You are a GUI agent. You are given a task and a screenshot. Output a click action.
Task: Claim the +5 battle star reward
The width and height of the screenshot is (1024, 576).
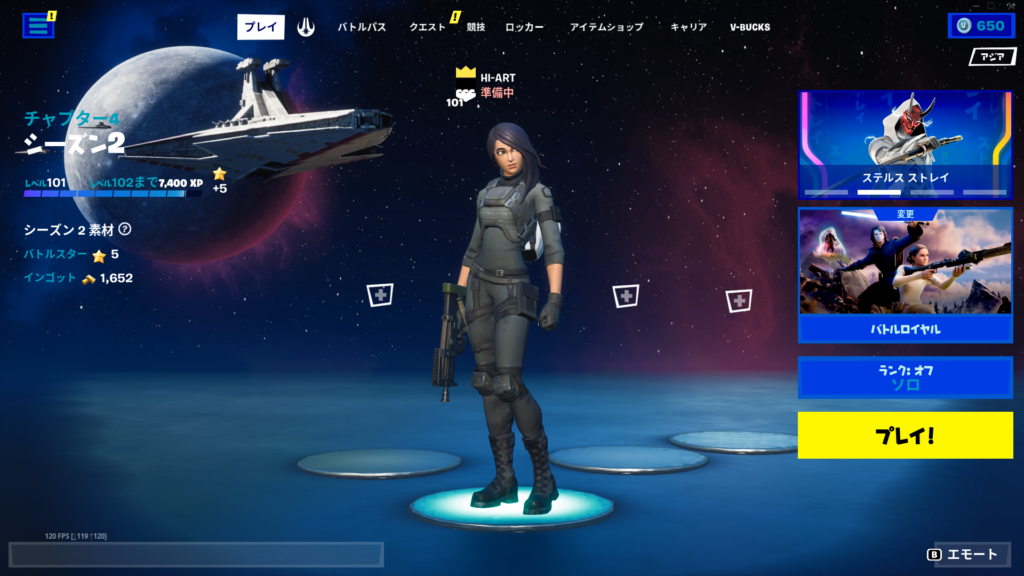coord(219,180)
